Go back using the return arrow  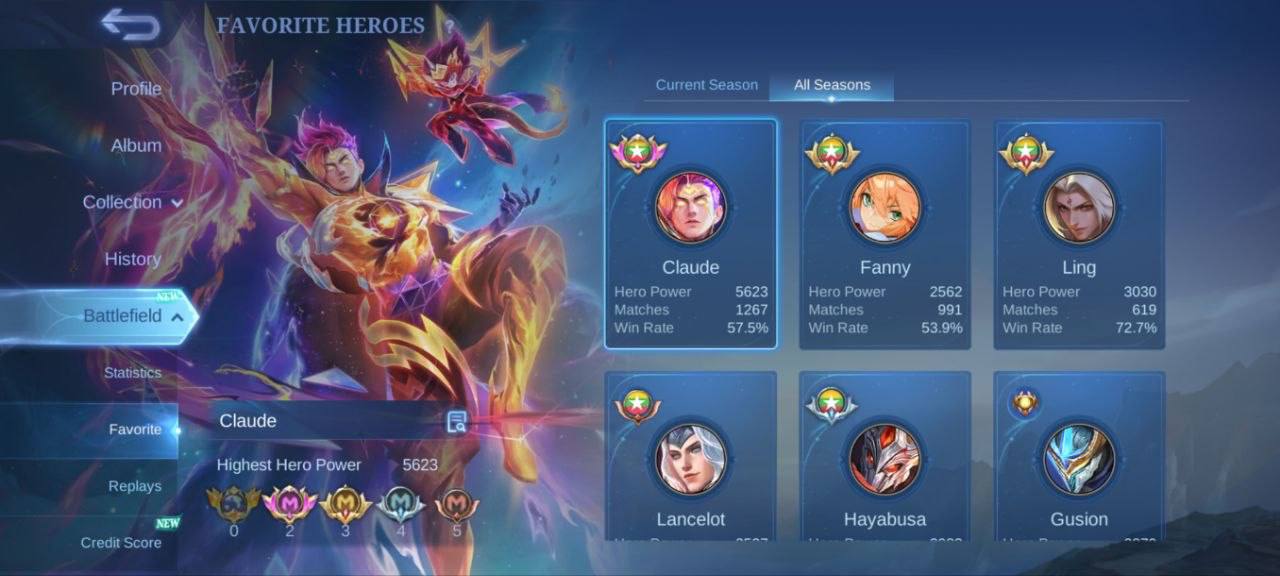(x=130, y=25)
